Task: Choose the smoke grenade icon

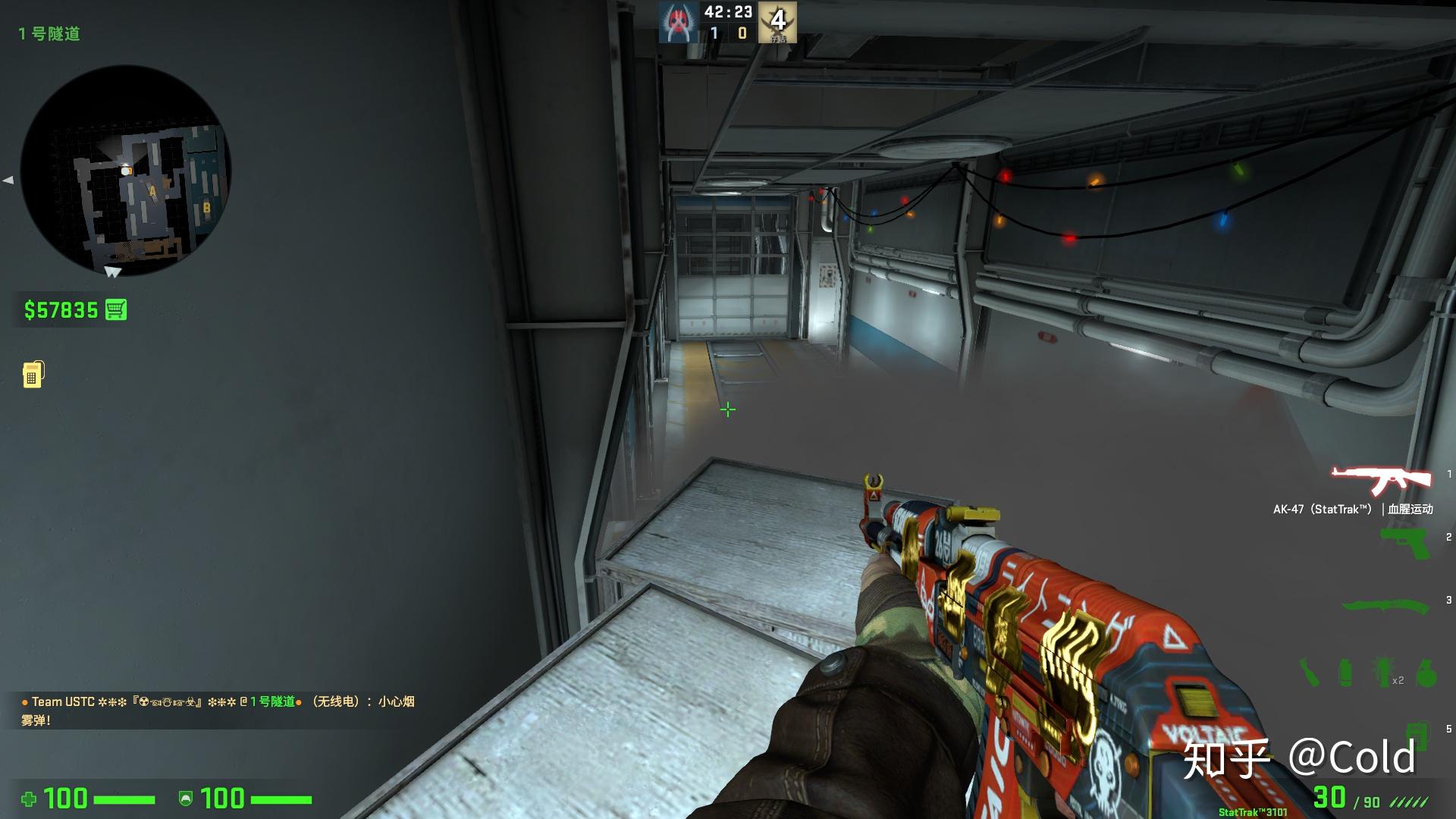Action: pyautogui.click(x=1345, y=673)
